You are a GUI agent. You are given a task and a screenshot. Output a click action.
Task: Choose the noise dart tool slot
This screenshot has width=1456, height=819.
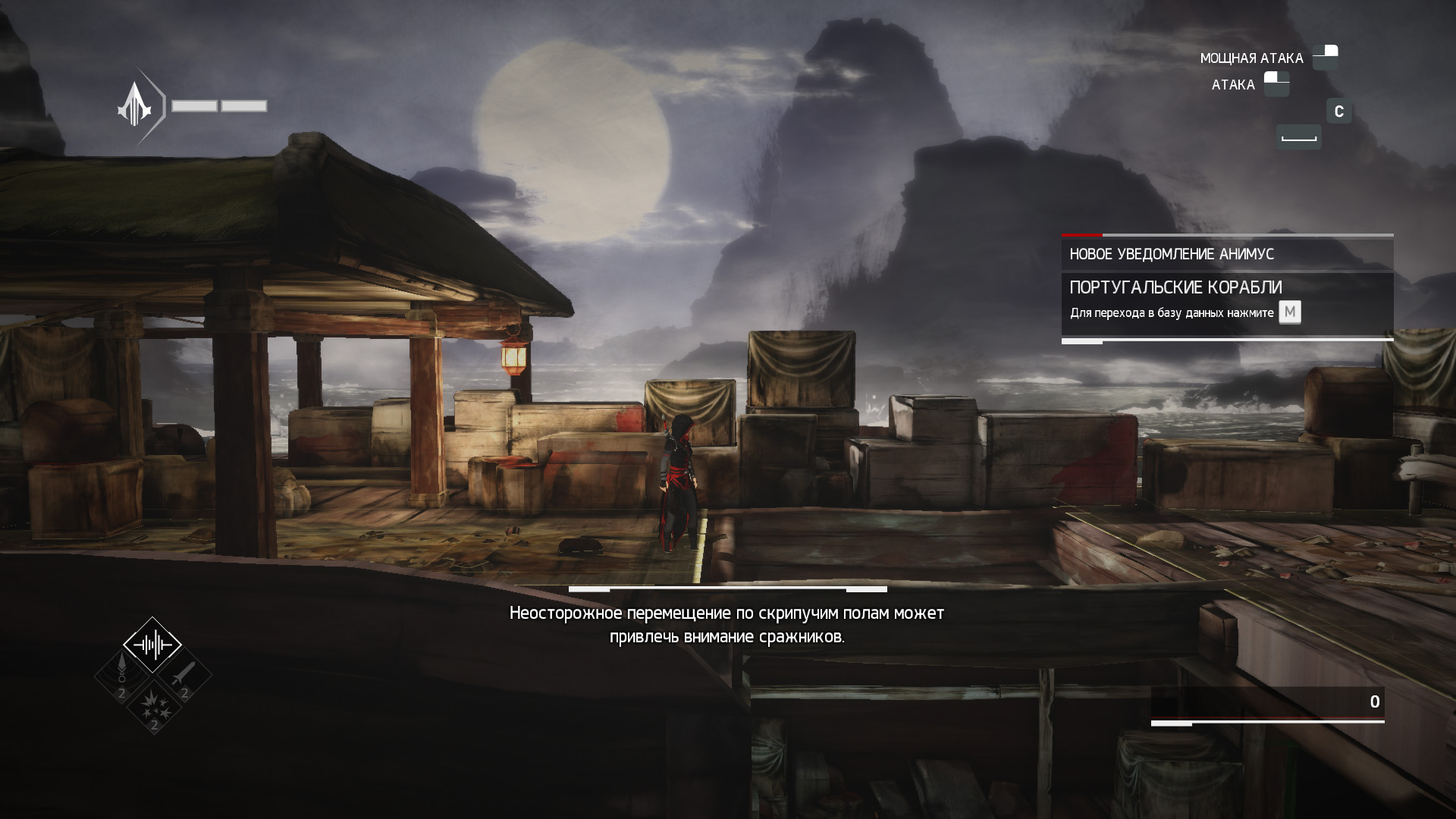tap(122, 676)
